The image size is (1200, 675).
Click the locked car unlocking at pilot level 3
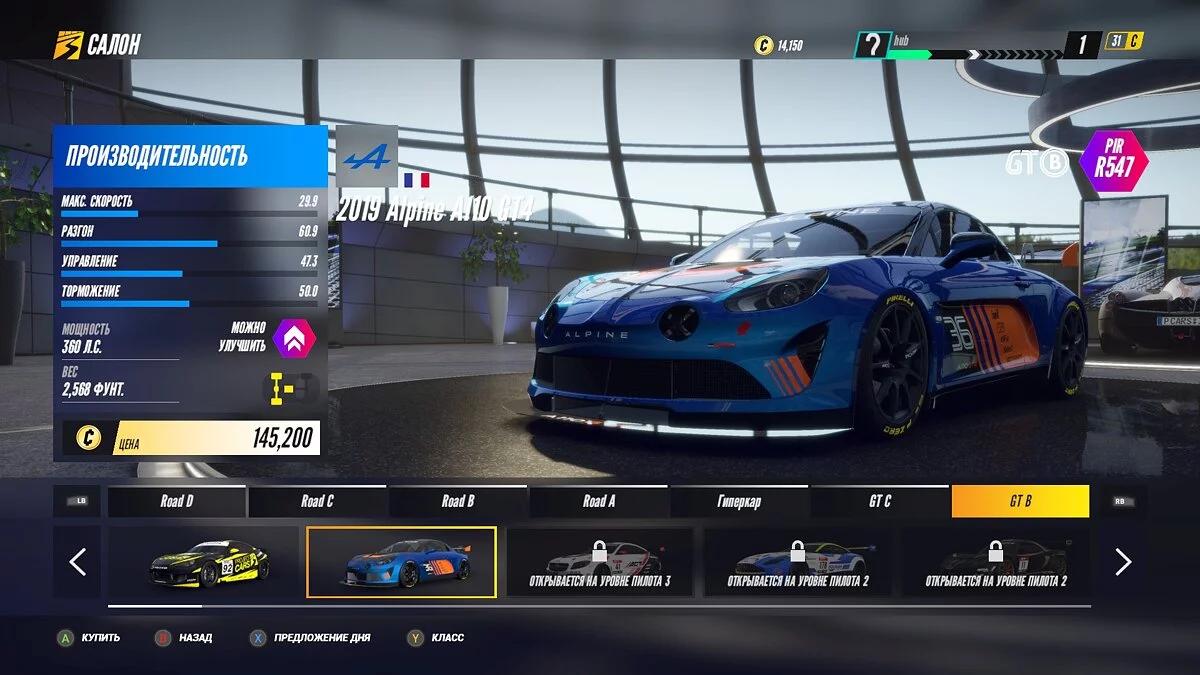point(599,562)
